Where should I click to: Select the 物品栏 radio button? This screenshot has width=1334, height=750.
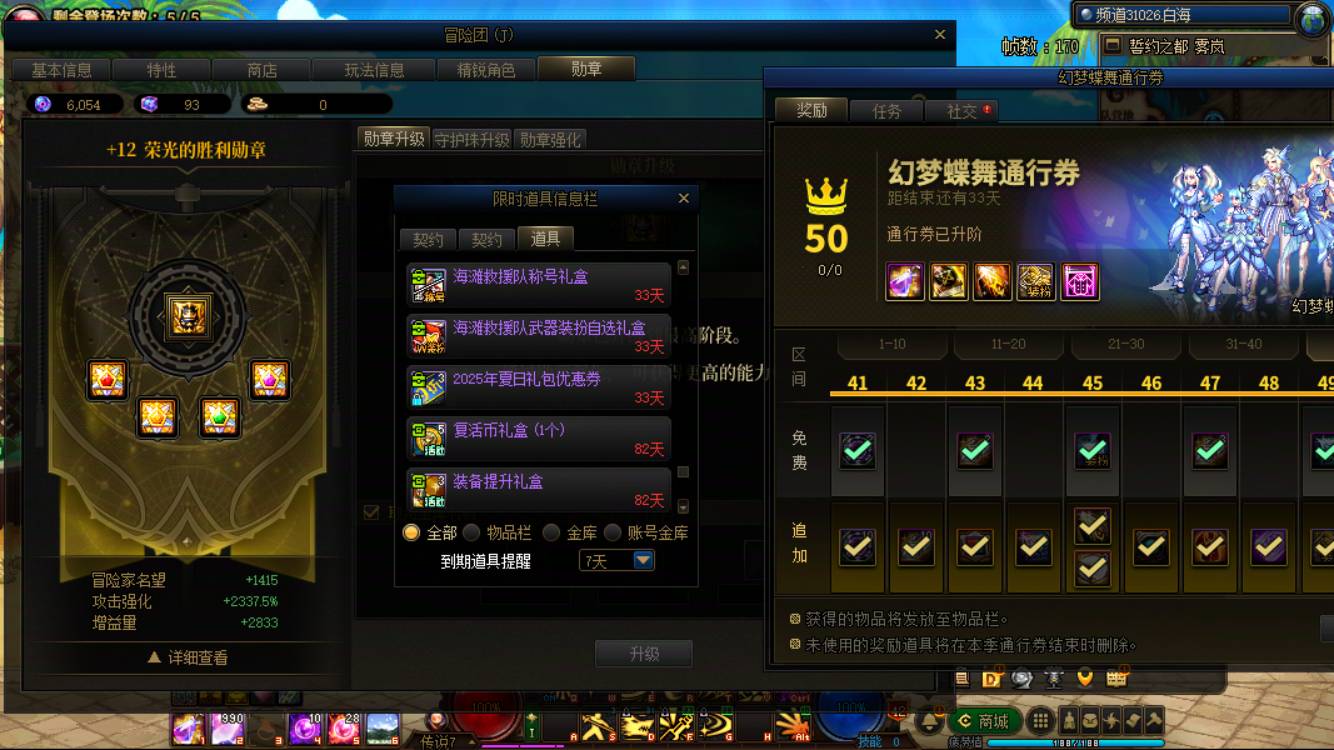click(x=470, y=533)
